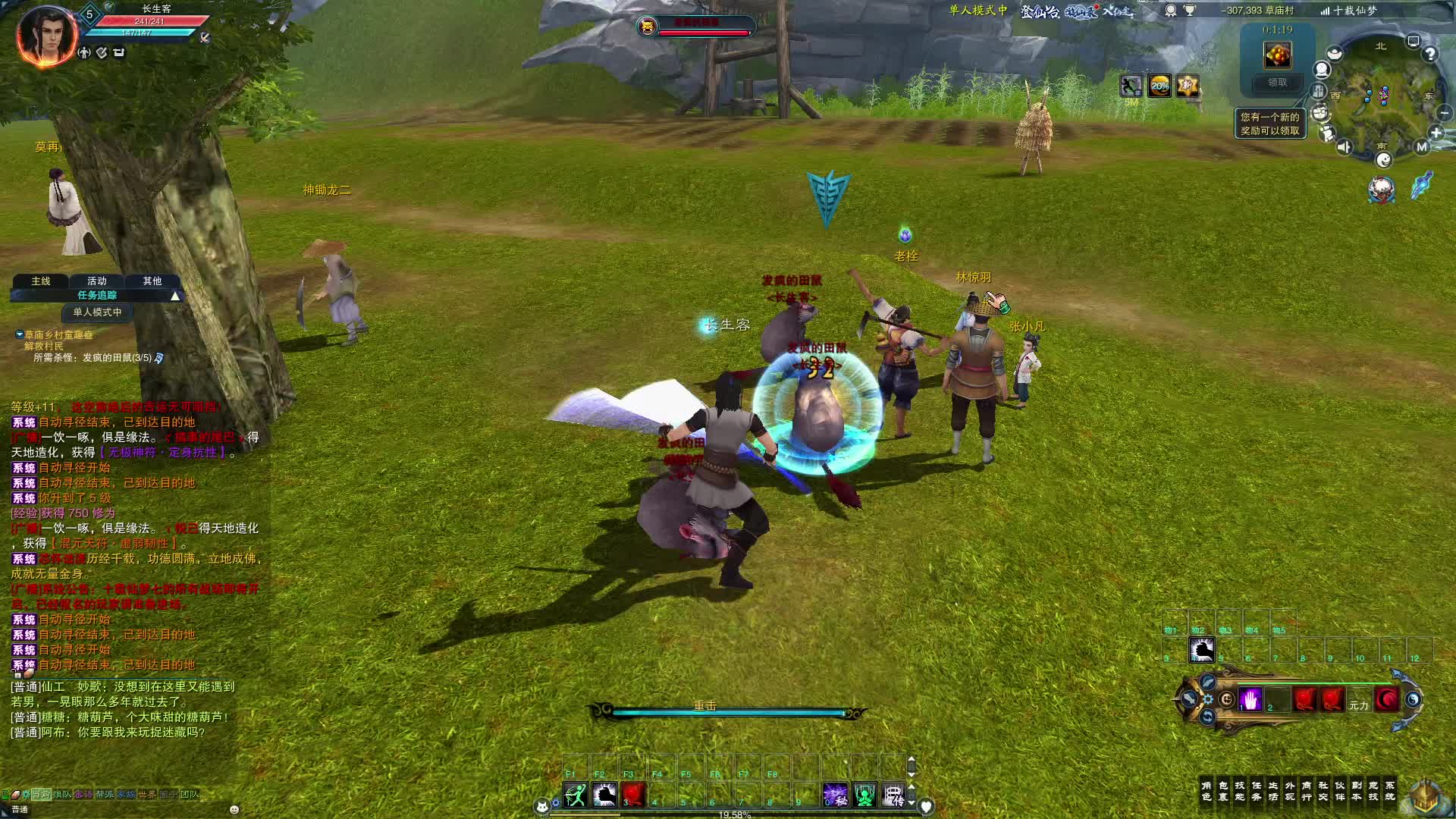Open the 技能 skills menu
Image resolution: width=1456 pixels, height=819 pixels.
pos(1240,791)
